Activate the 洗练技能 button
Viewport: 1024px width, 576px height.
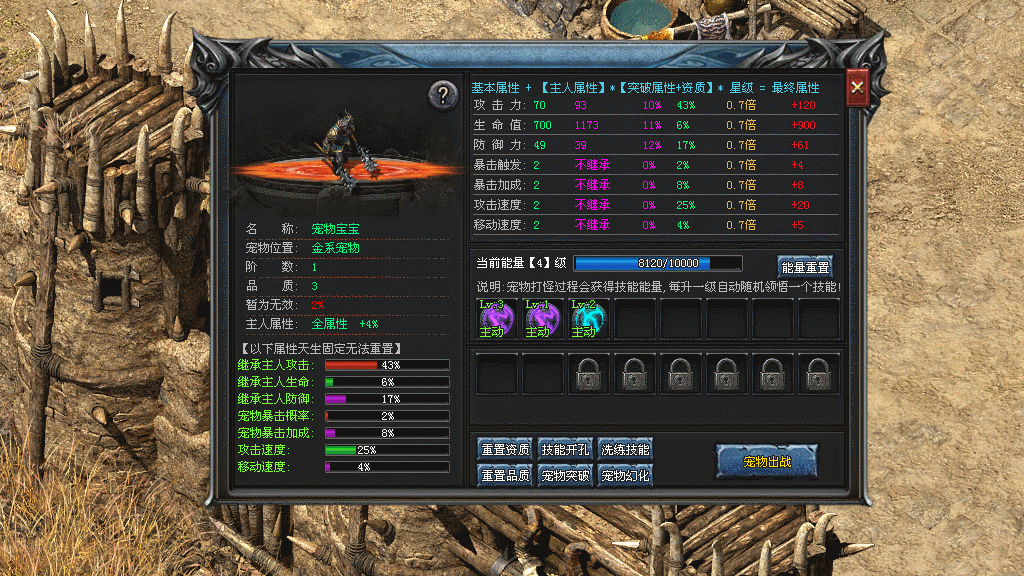(x=626, y=450)
